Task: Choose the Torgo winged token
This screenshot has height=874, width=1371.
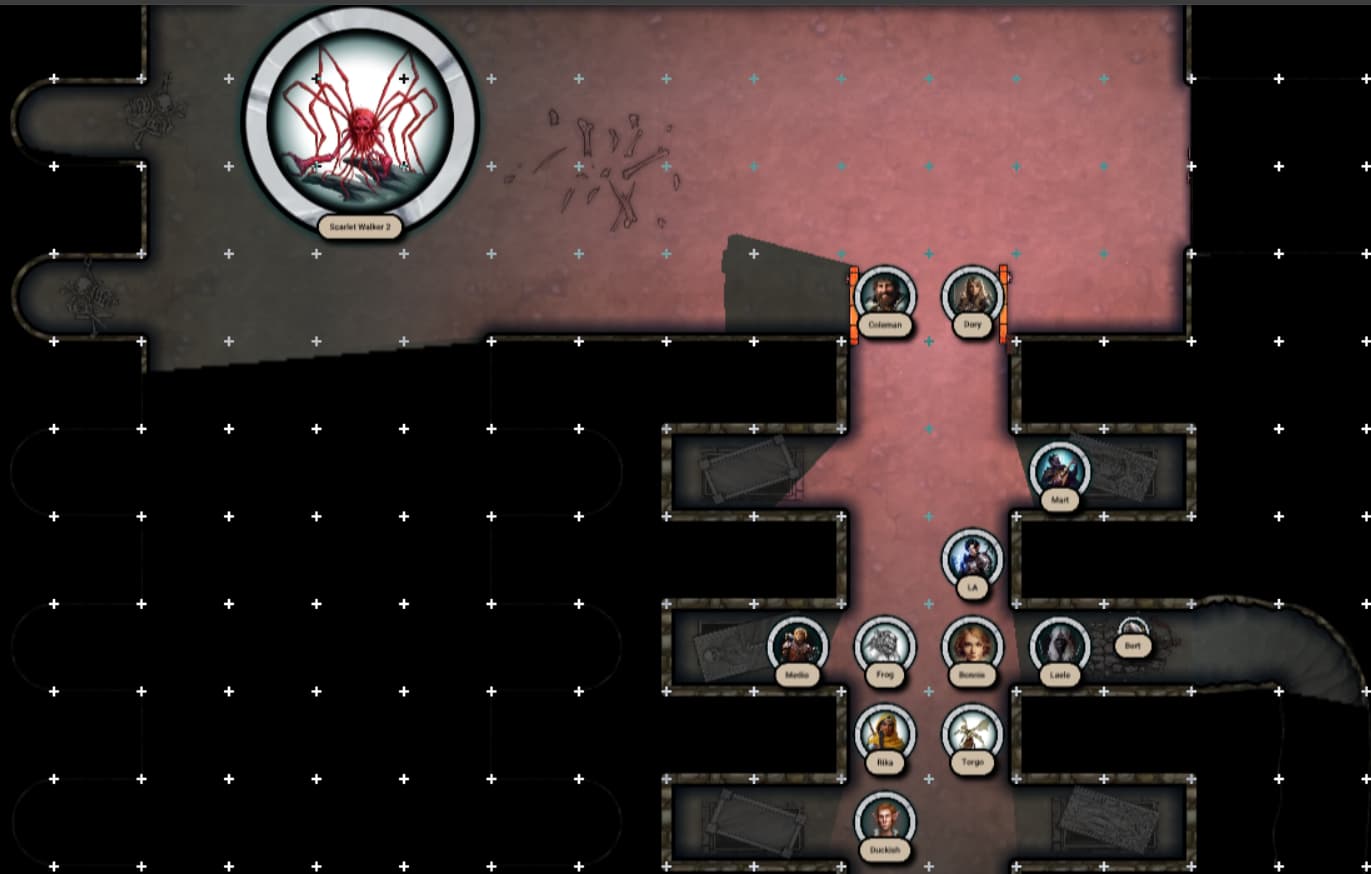Action: (972, 734)
